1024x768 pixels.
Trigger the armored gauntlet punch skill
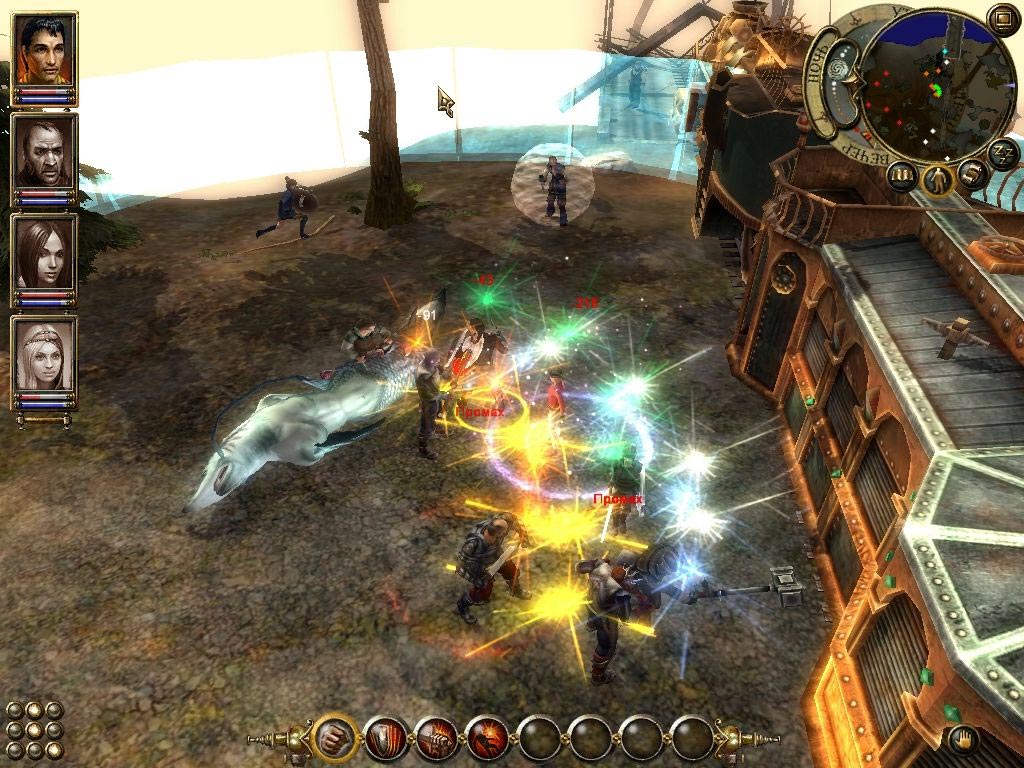pos(436,738)
